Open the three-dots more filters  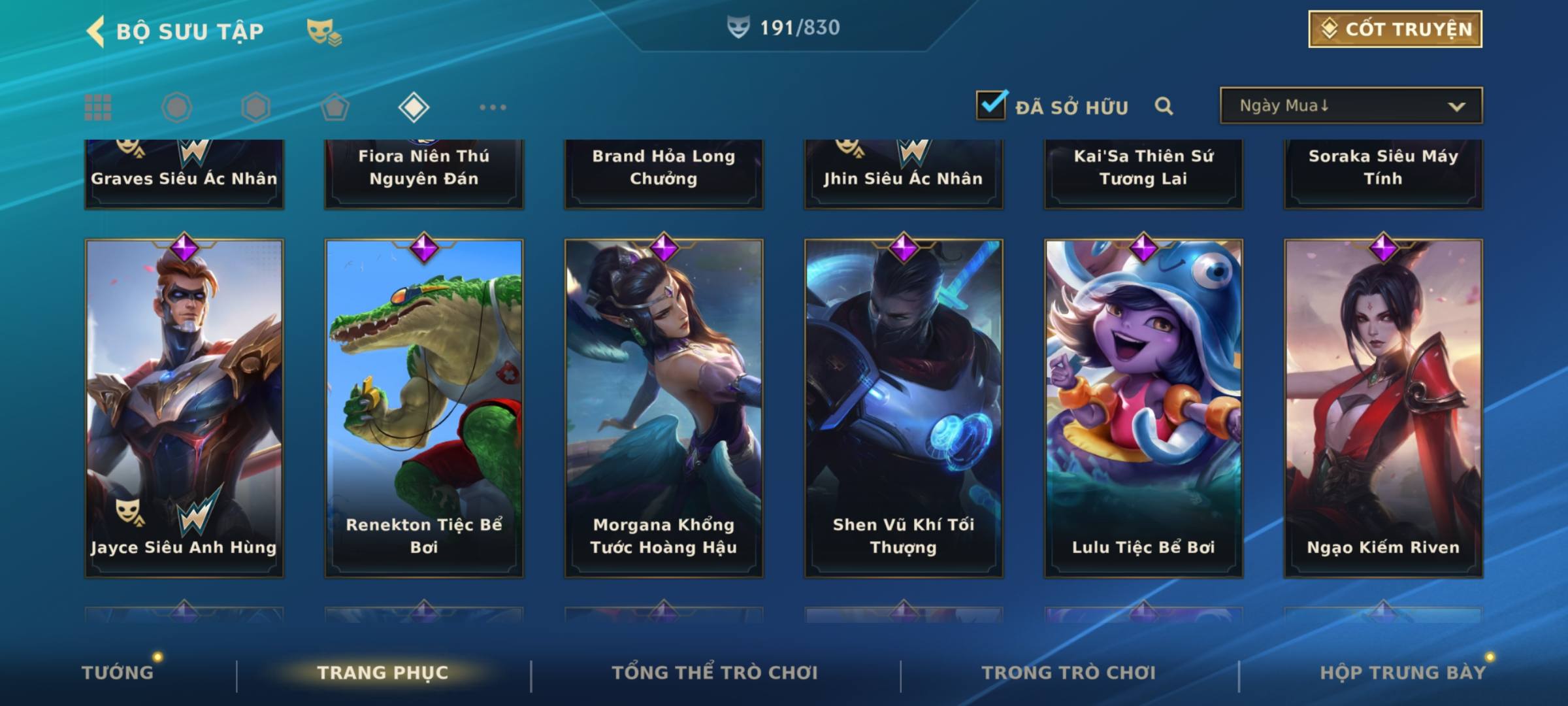pos(493,107)
